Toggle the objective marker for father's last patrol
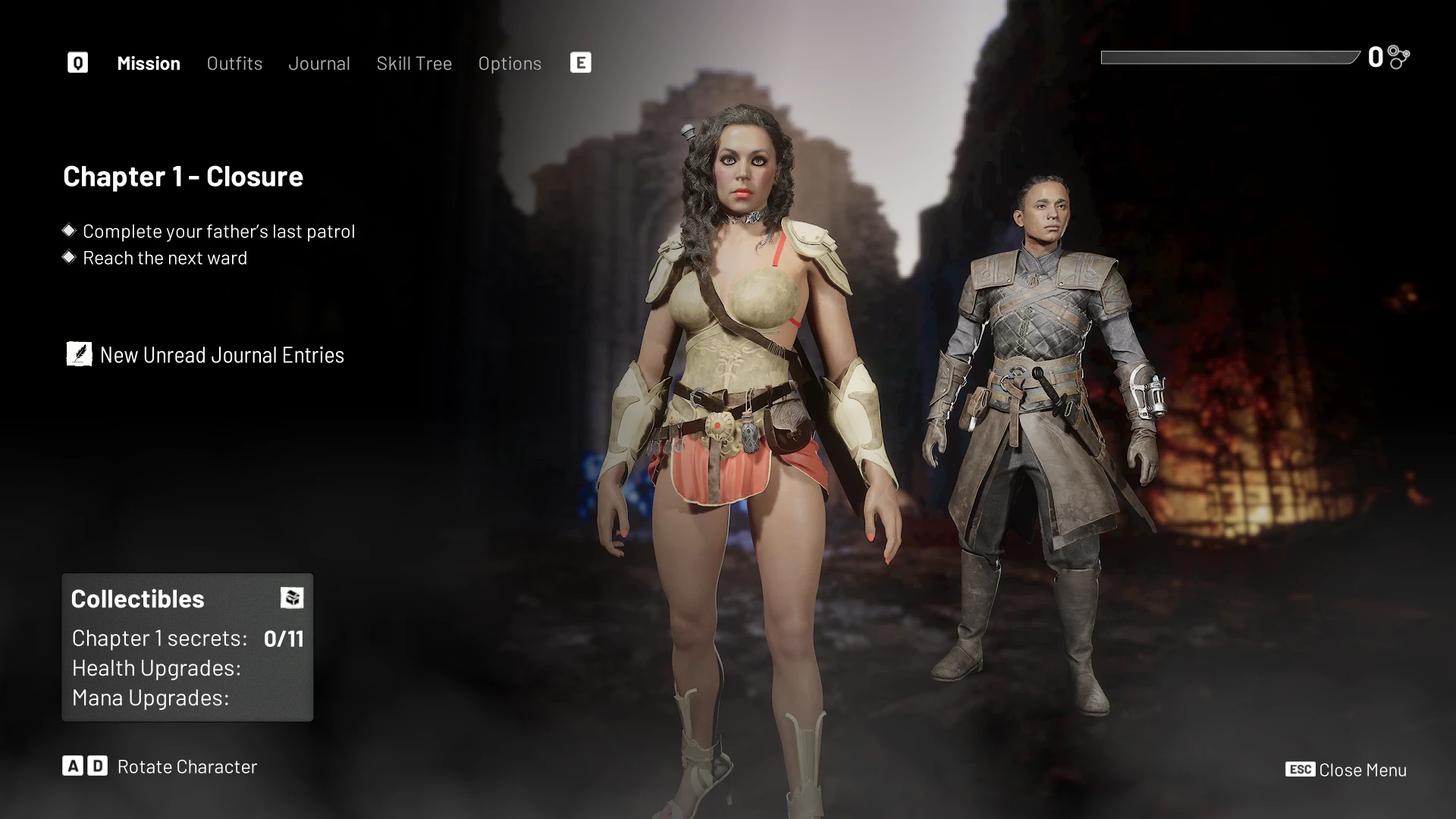 [x=69, y=231]
